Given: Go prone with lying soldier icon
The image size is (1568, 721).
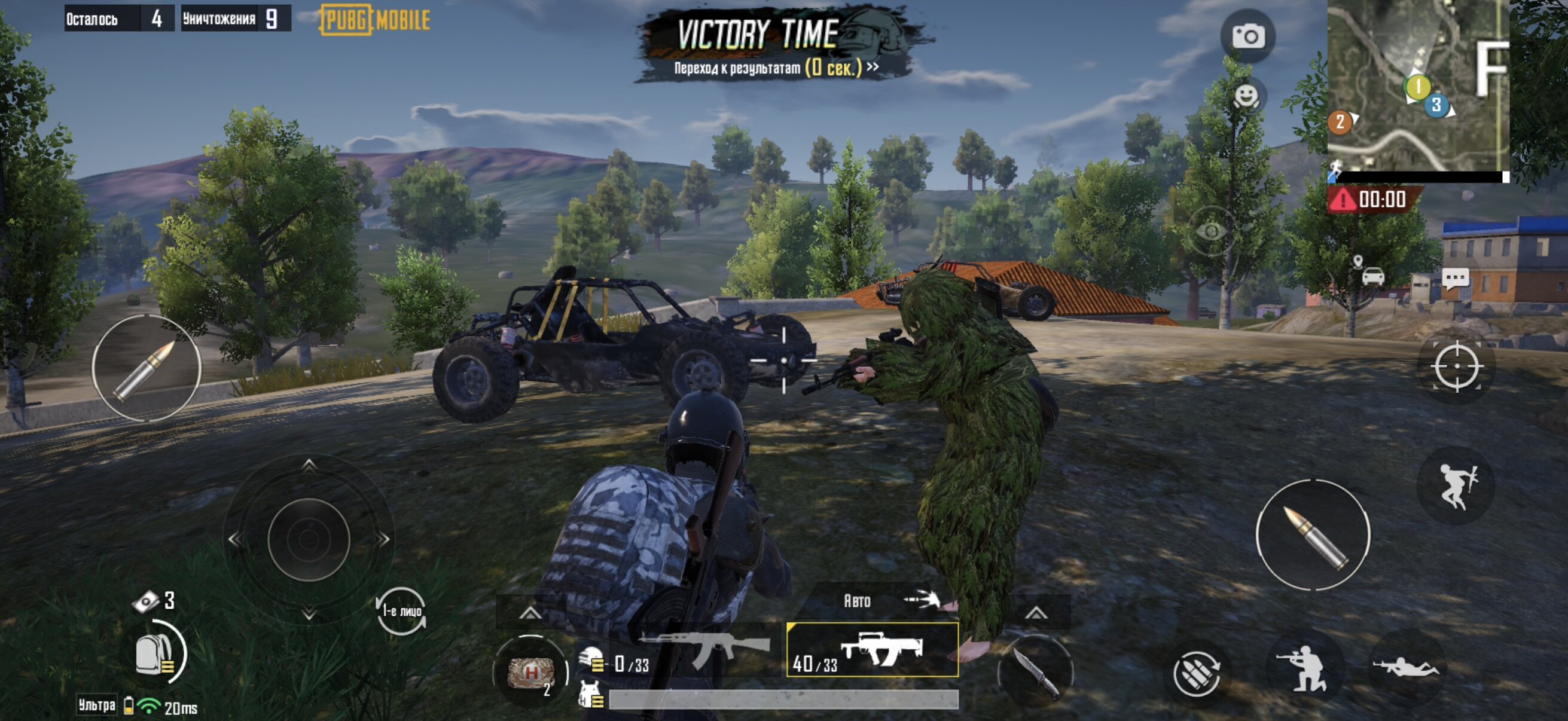Looking at the screenshot, I should [1407, 668].
